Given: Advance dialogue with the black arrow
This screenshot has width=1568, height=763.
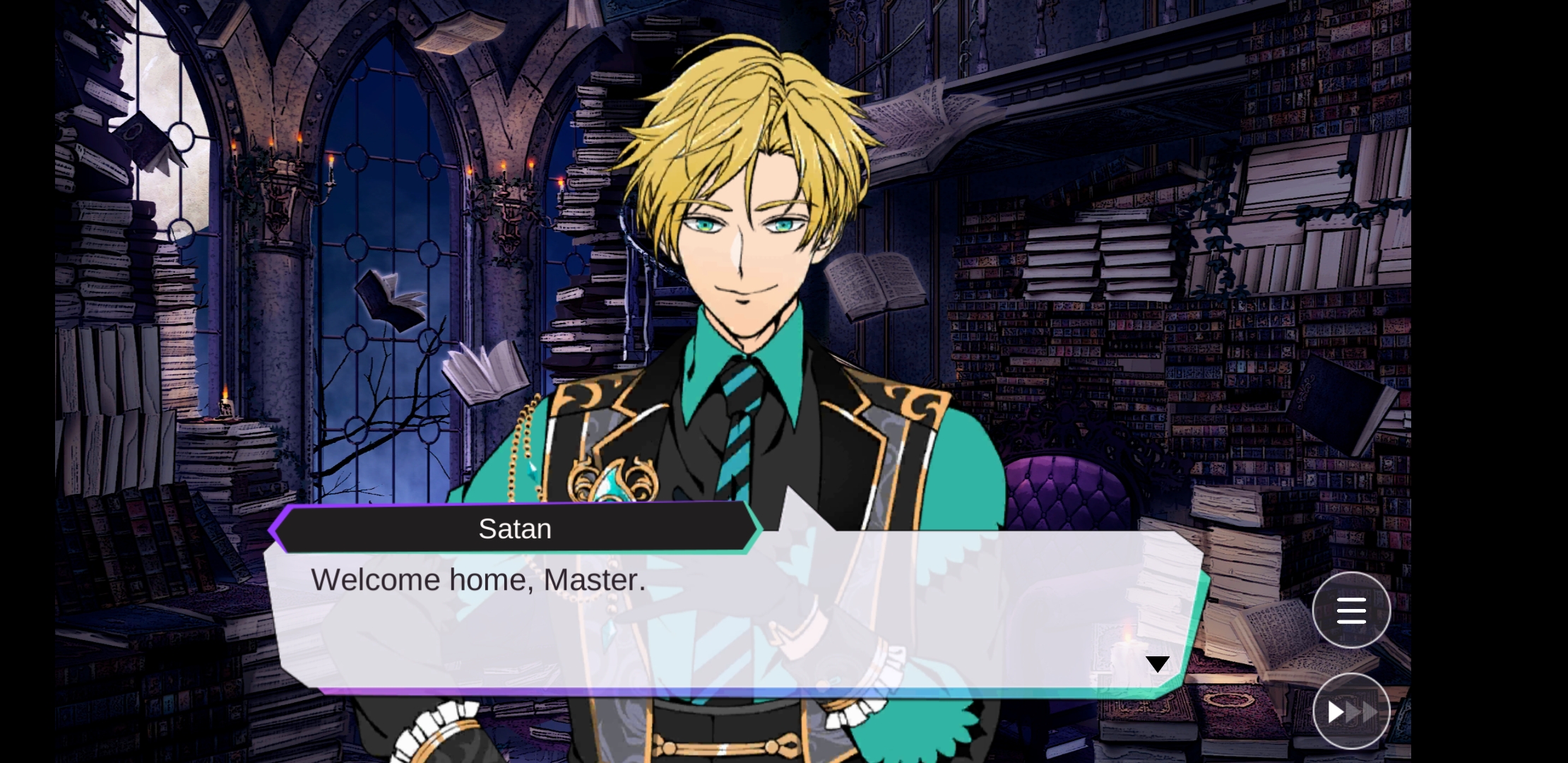Looking at the screenshot, I should (1157, 664).
